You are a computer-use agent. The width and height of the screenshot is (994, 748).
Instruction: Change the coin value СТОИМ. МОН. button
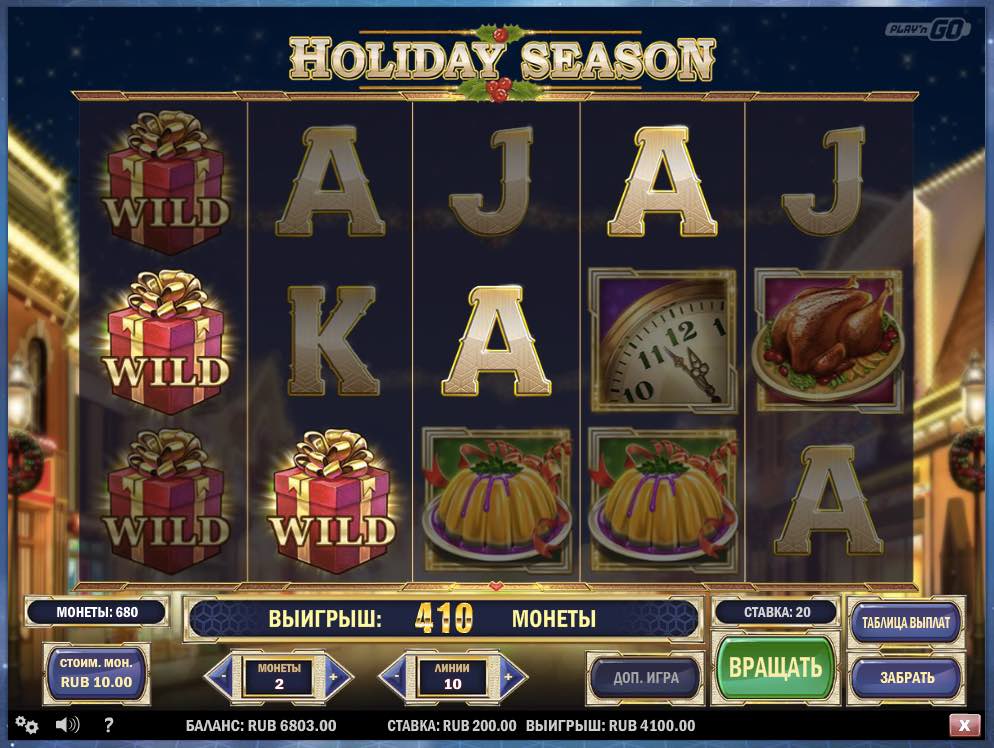(96, 673)
